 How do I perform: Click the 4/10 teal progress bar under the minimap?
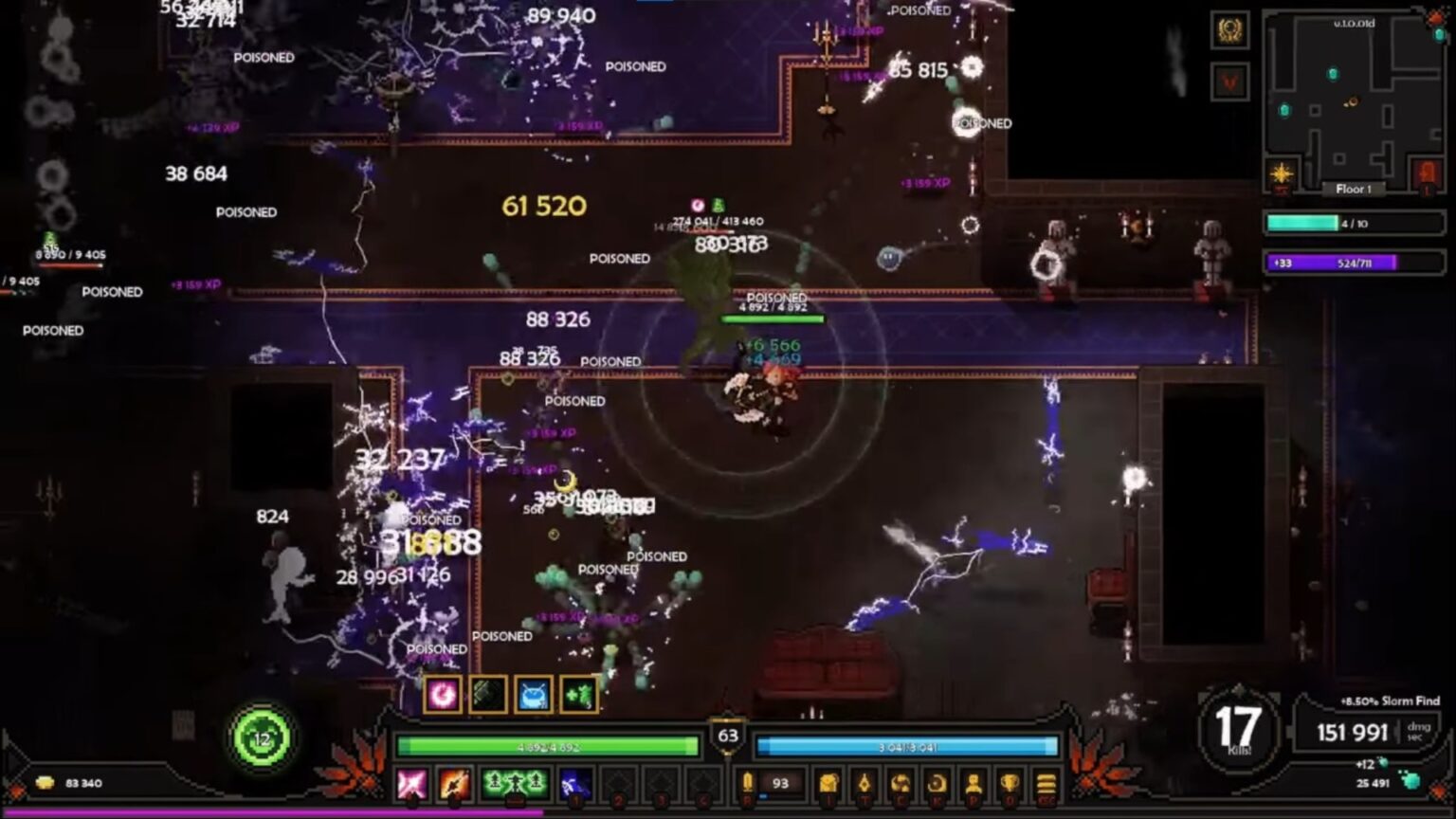1356,225
